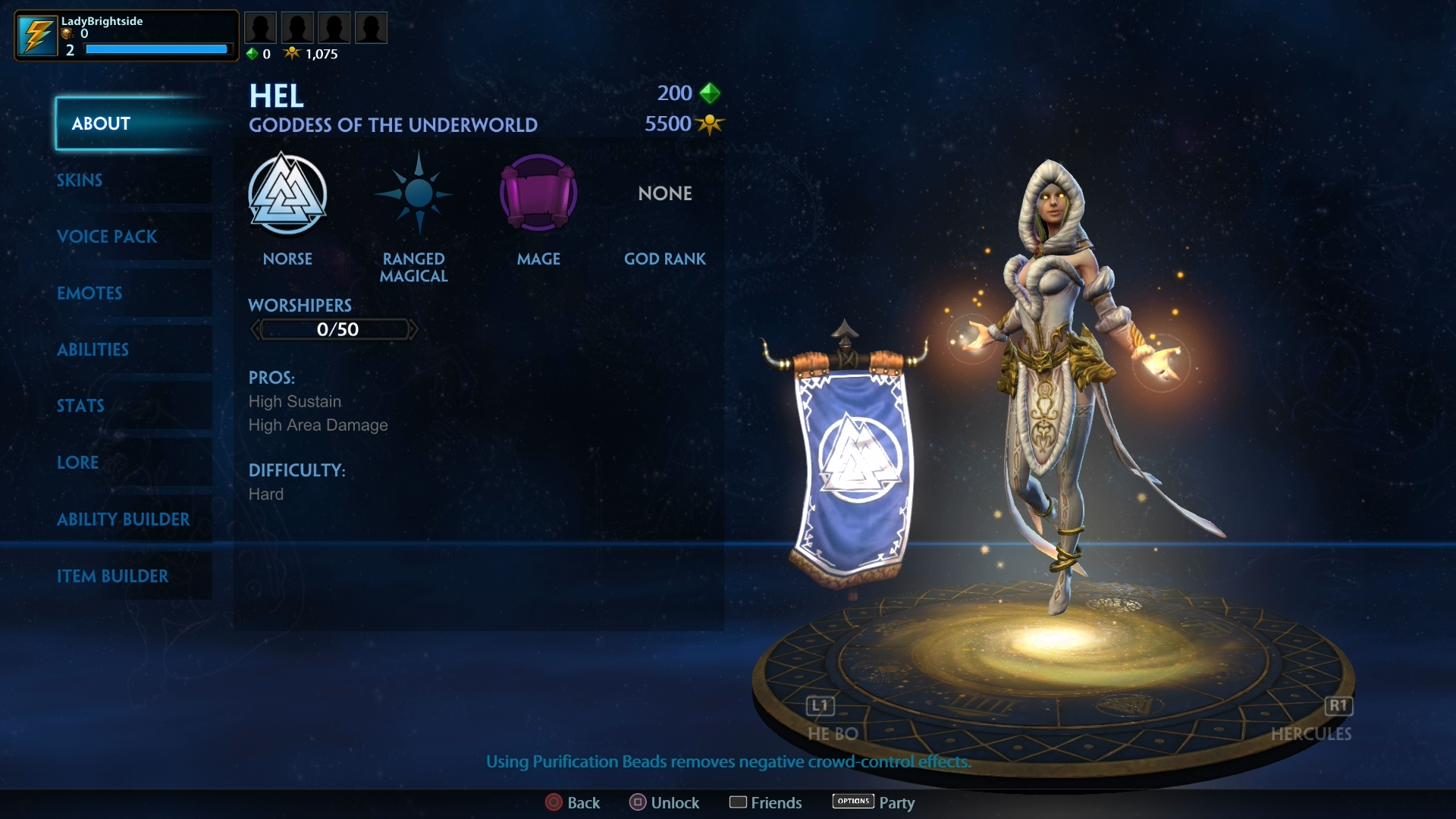Advance the Worshipers bar right arrow

pyautogui.click(x=413, y=329)
